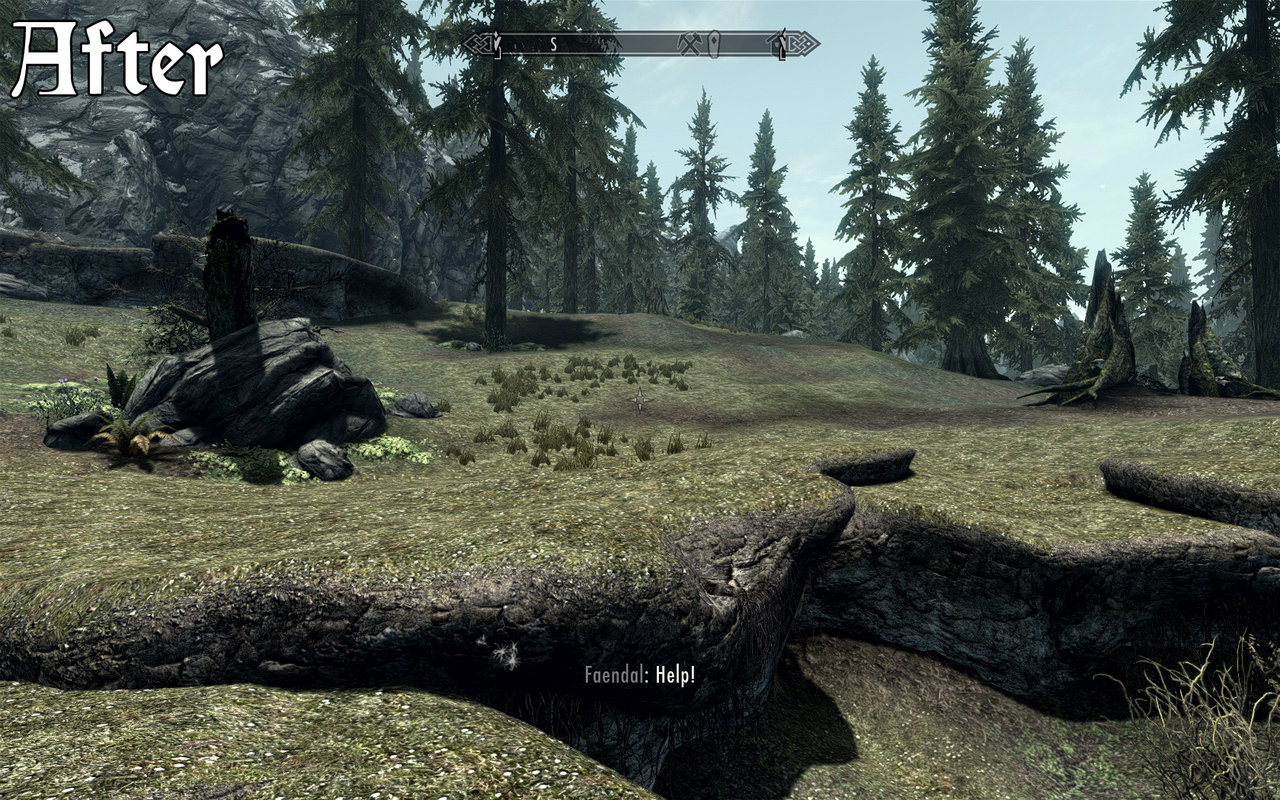Click the crossed pickaxes mine marker on compass
This screenshot has height=800, width=1280.
[x=690, y=43]
